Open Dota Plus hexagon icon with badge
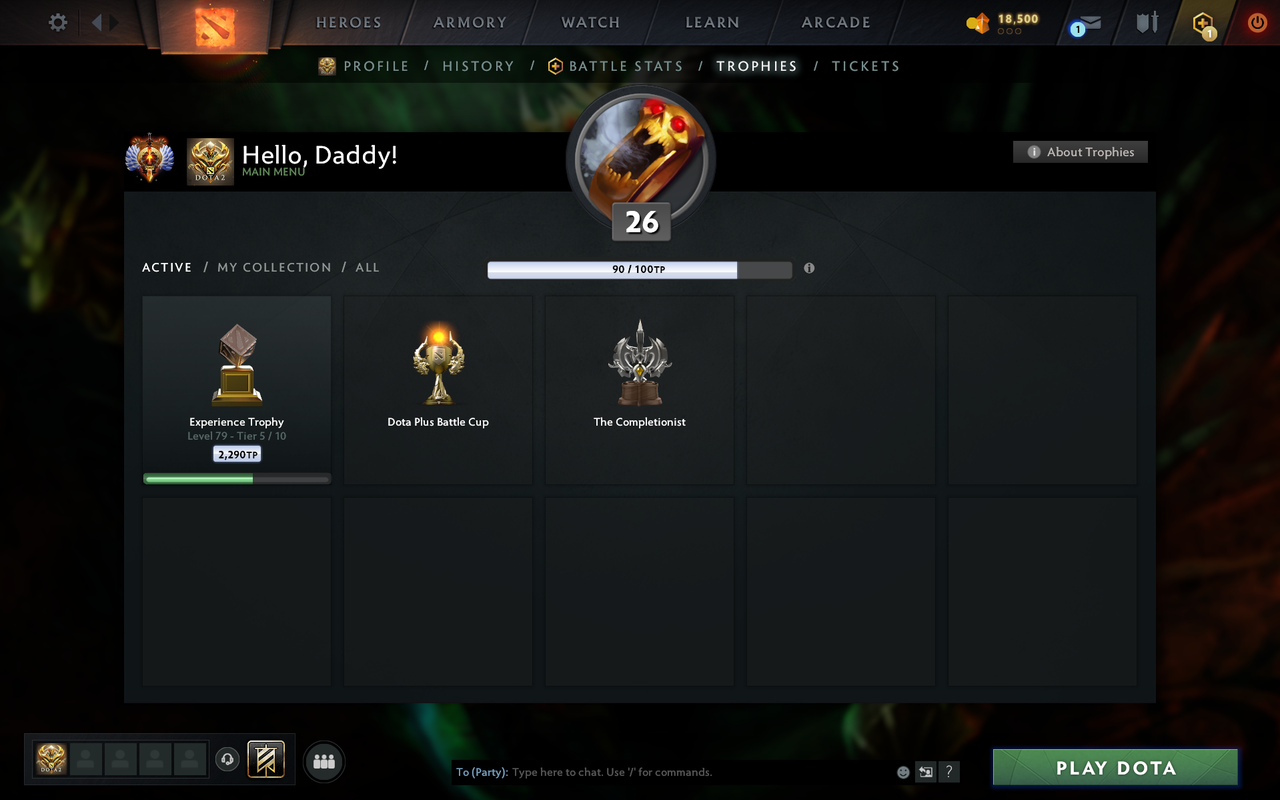This screenshot has height=800, width=1280. [1203, 22]
